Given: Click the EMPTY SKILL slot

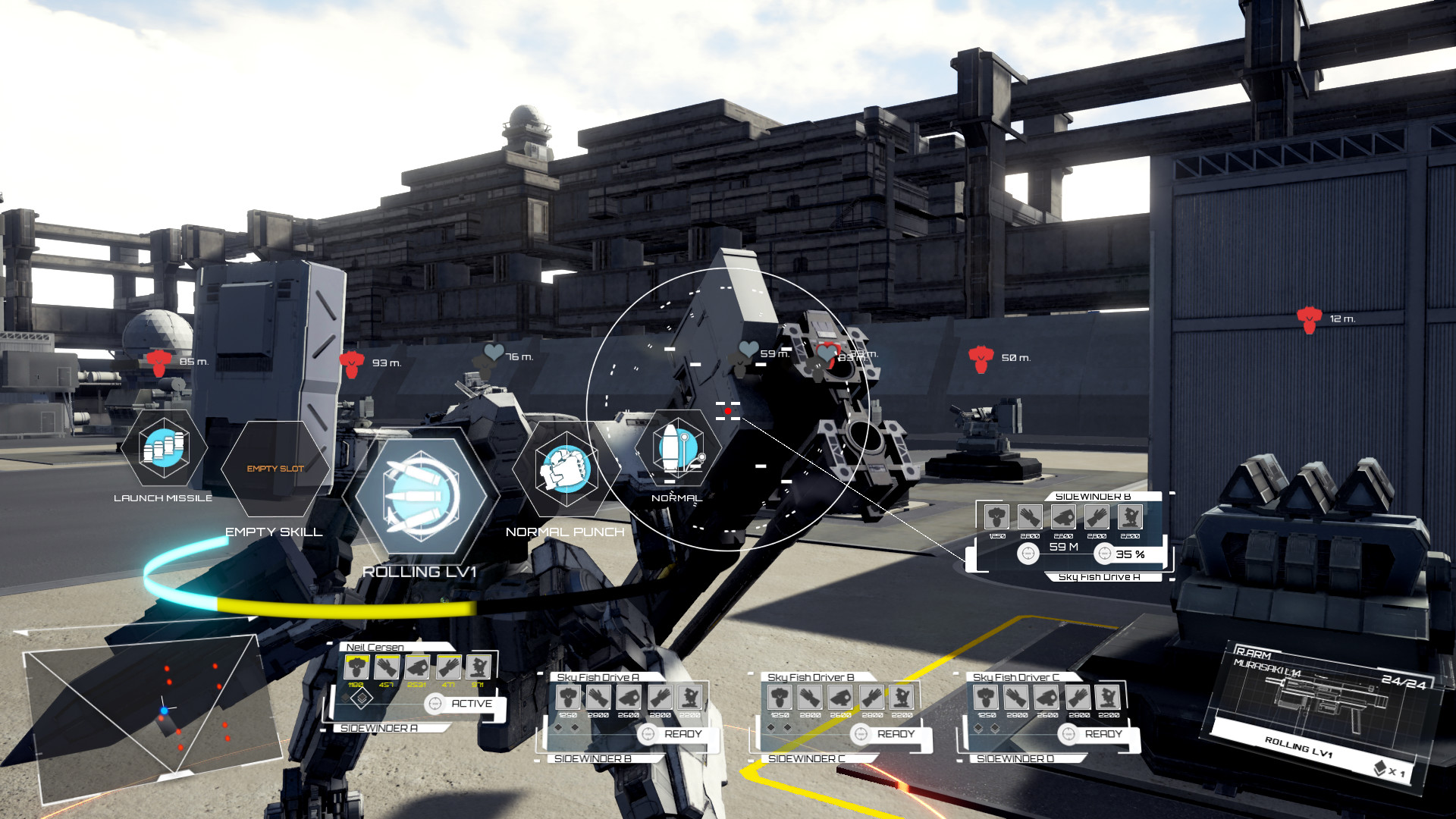Looking at the screenshot, I should (x=274, y=470).
